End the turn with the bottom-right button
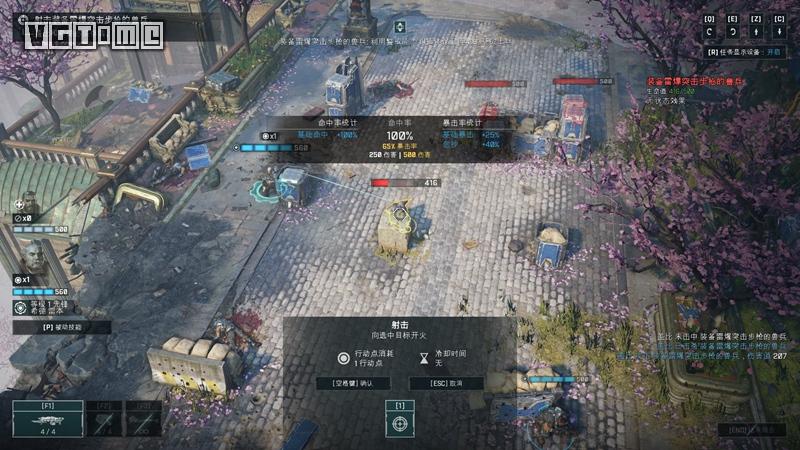800x450 pixels. (750, 430)
